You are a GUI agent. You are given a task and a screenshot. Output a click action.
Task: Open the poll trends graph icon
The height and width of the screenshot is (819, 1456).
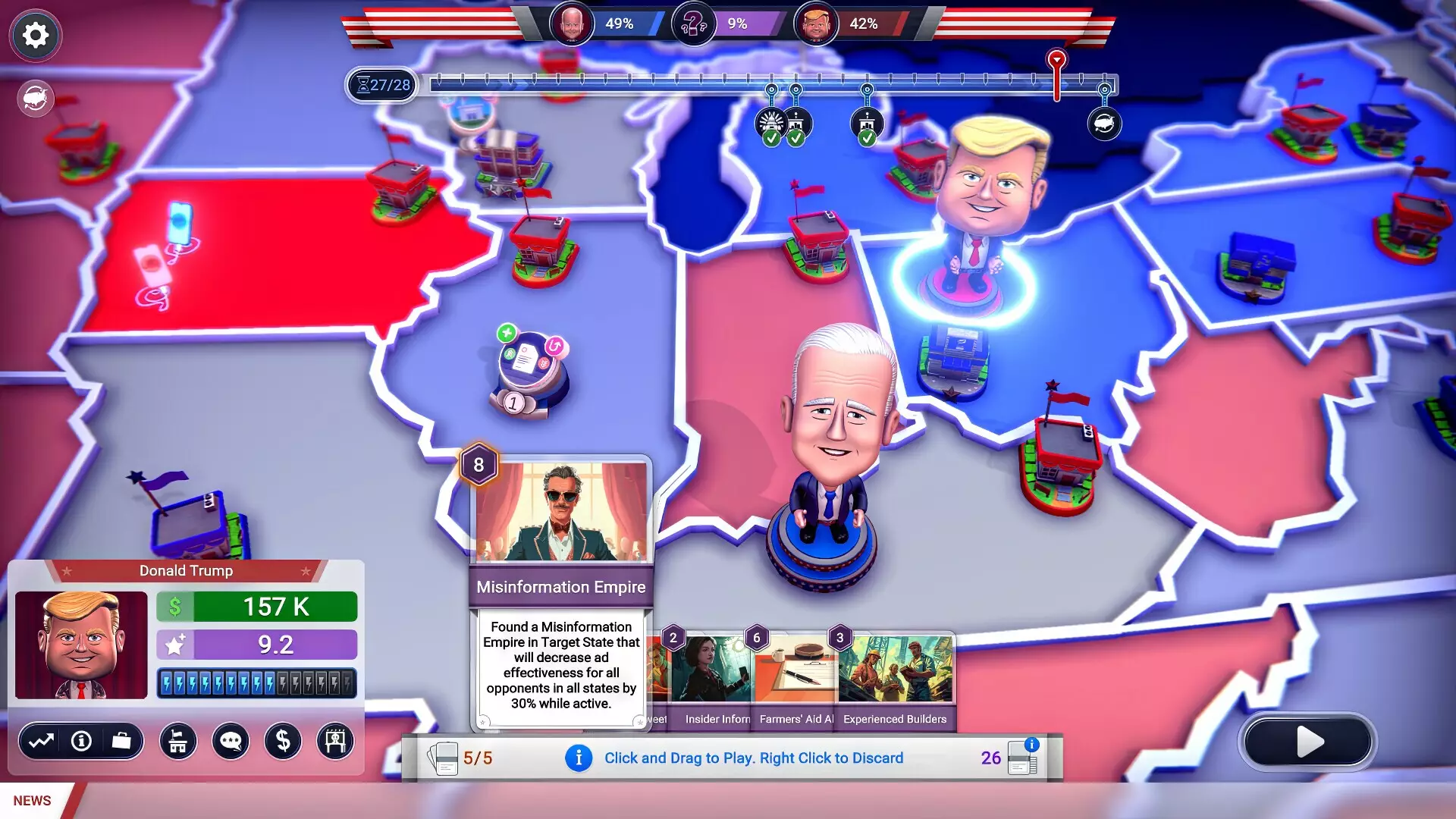pyautogui.click(x=44, y=742)
